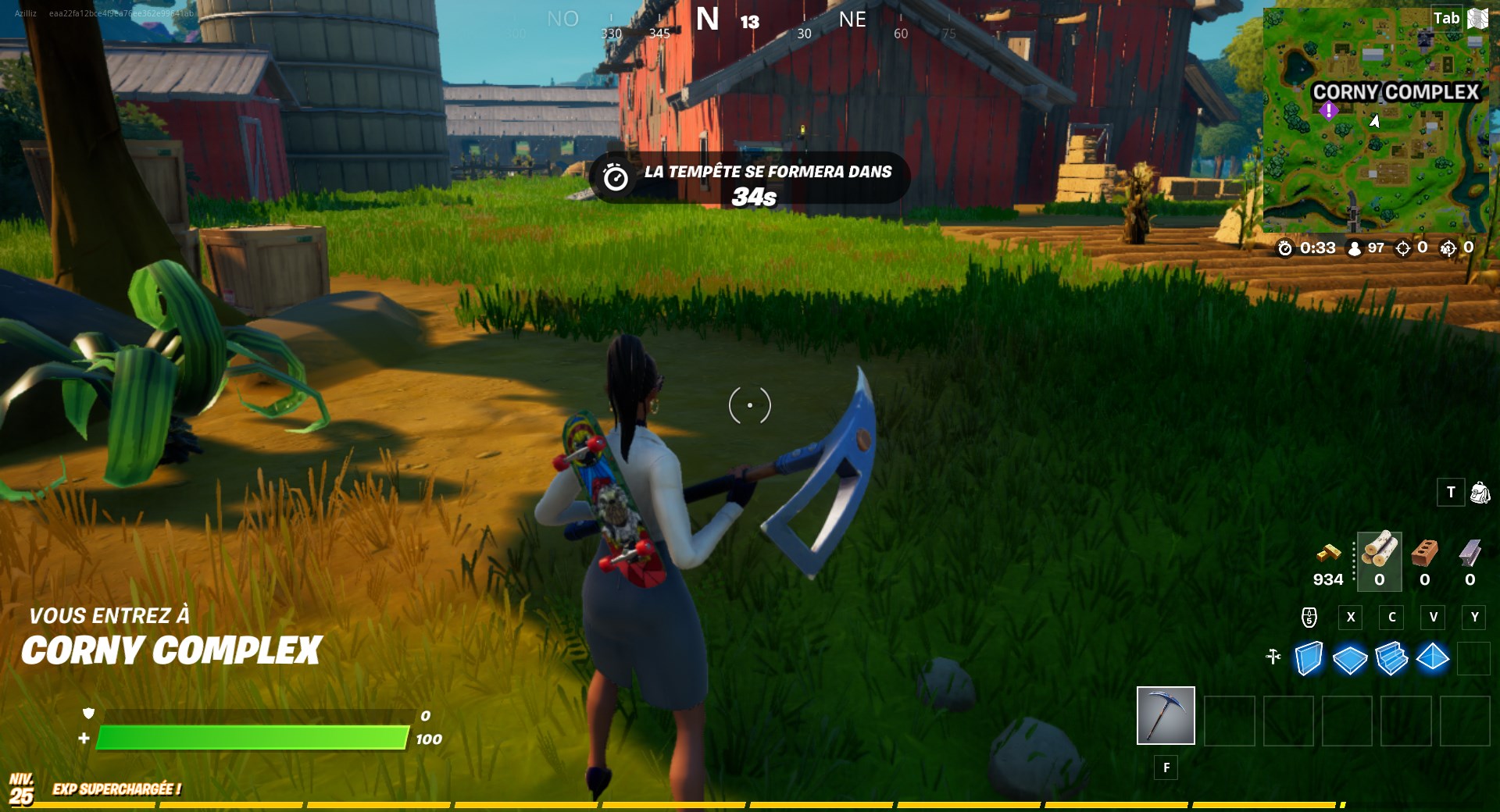Select the stairs building piece
Screen dimensions: 1500x812
[1391, 659]
